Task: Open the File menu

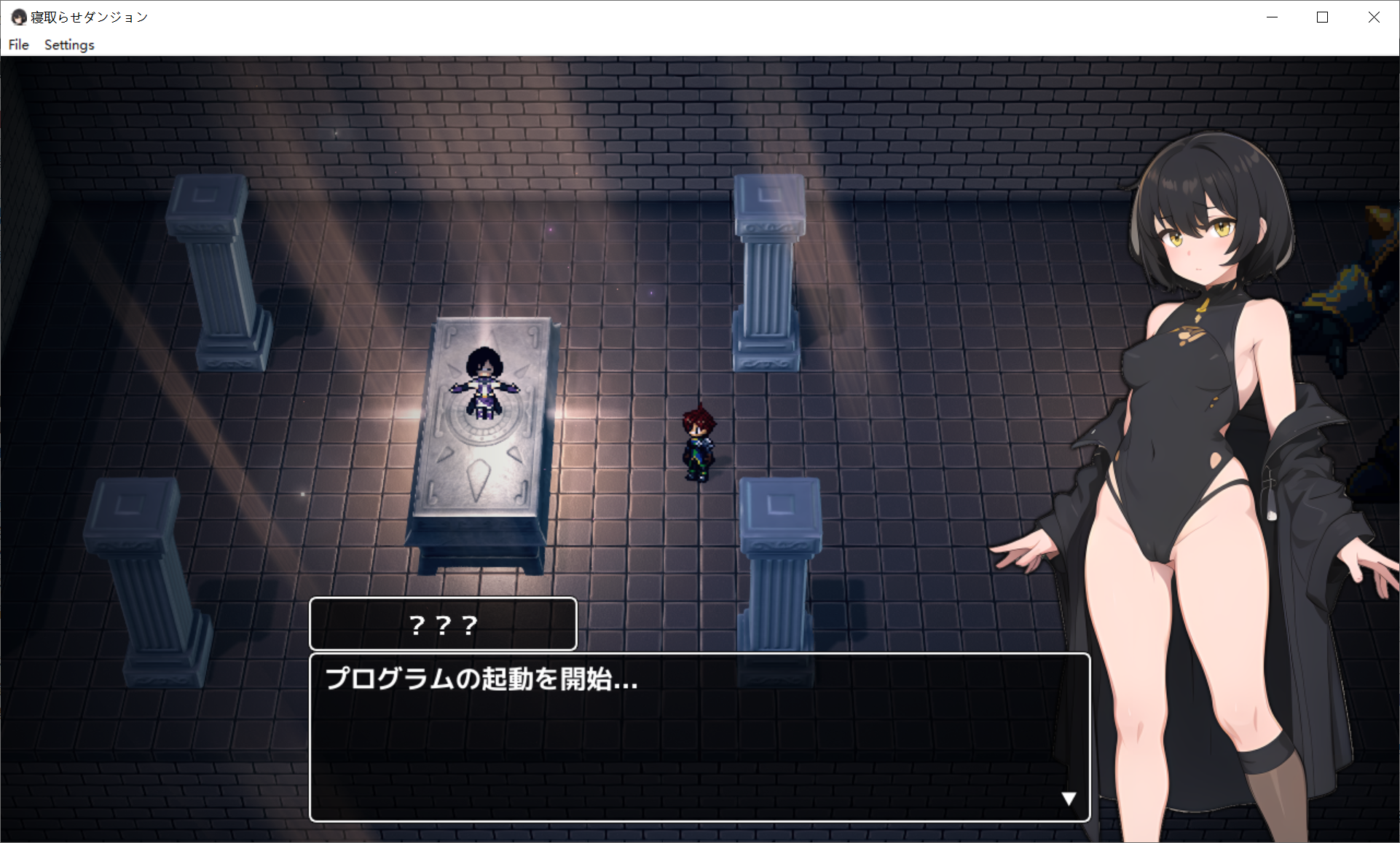Action: click(x=18, y=44)
